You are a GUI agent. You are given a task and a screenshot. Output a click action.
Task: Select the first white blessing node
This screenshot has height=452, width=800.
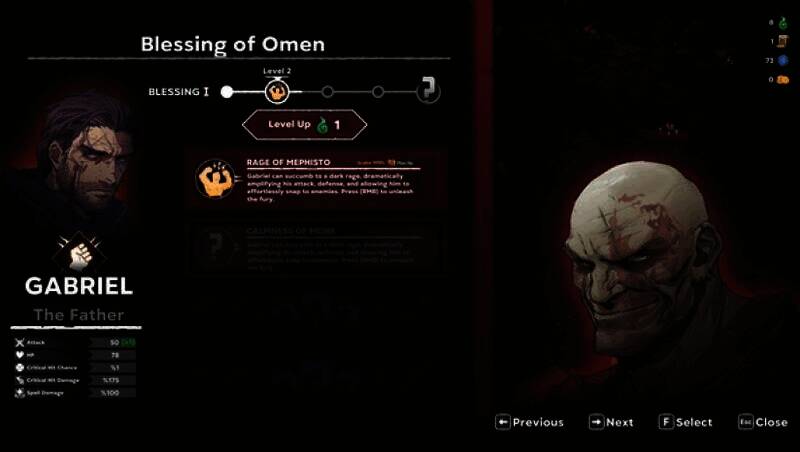[x=227, y=92]
